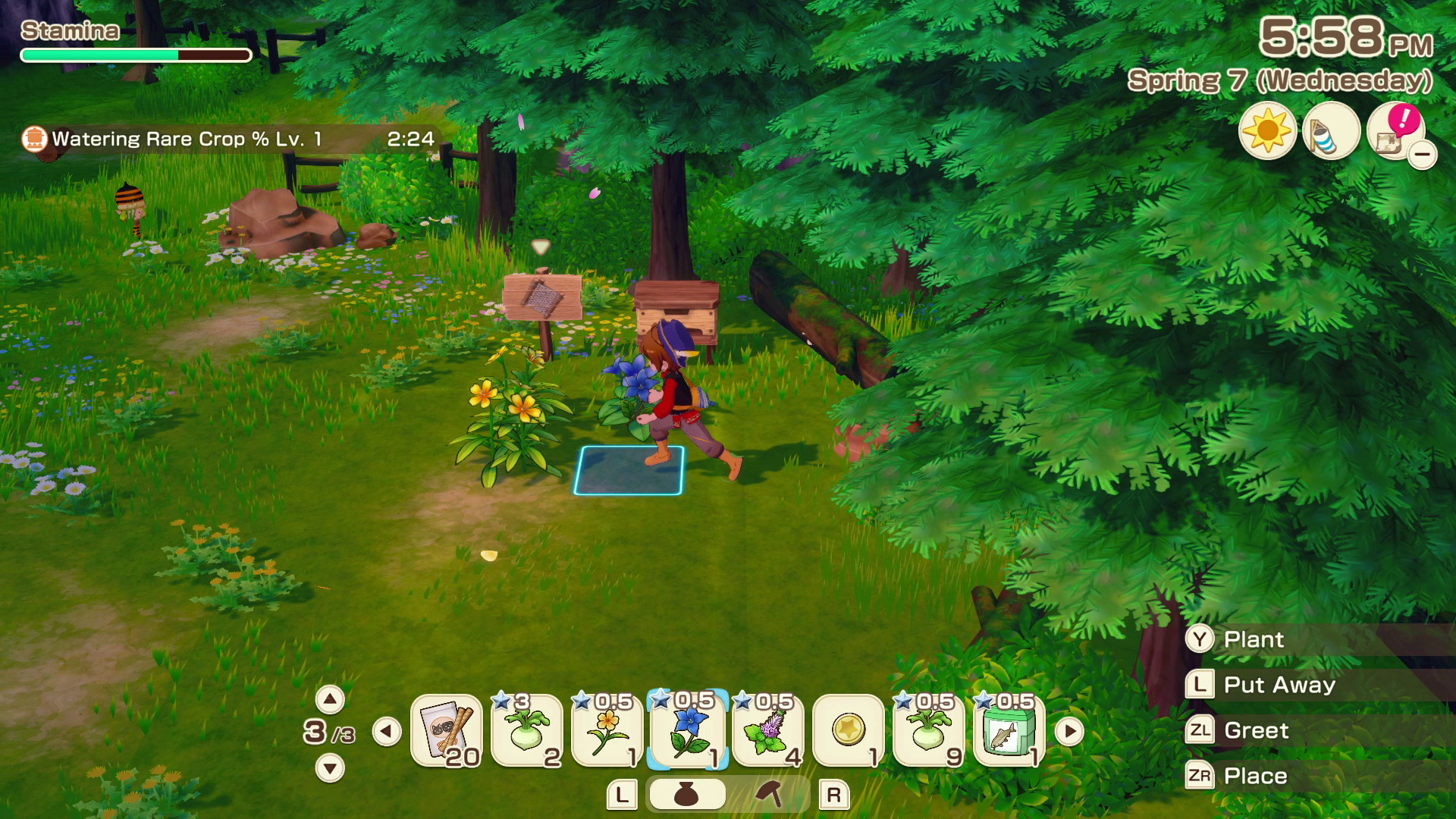1456x819 pixels.
Task: Pick the purple mint herb slot
Action: coord(768,731)
